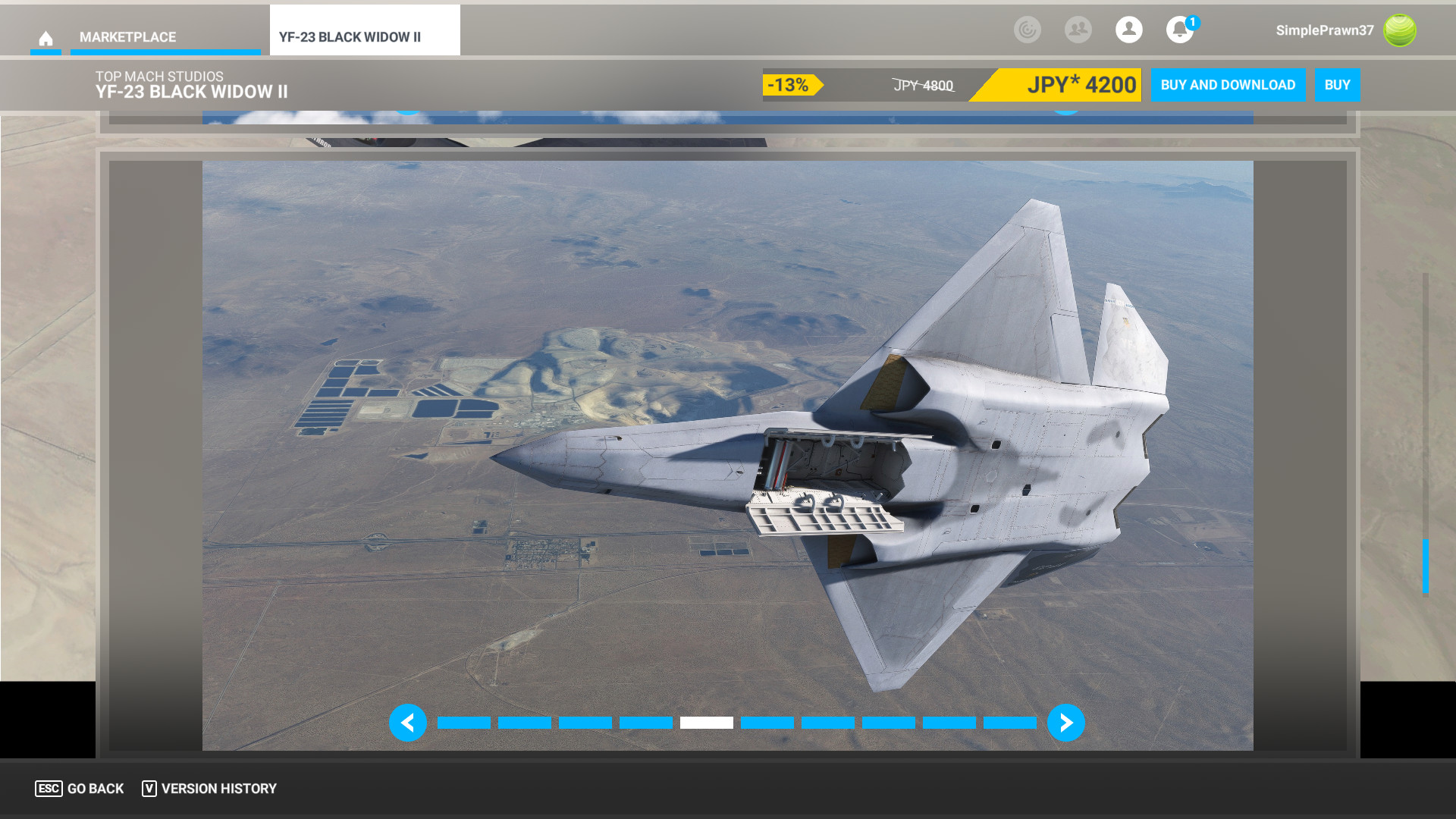Go to the home screen icon
This screenshot has height=819, width=1456.
[x=45, y=38]
